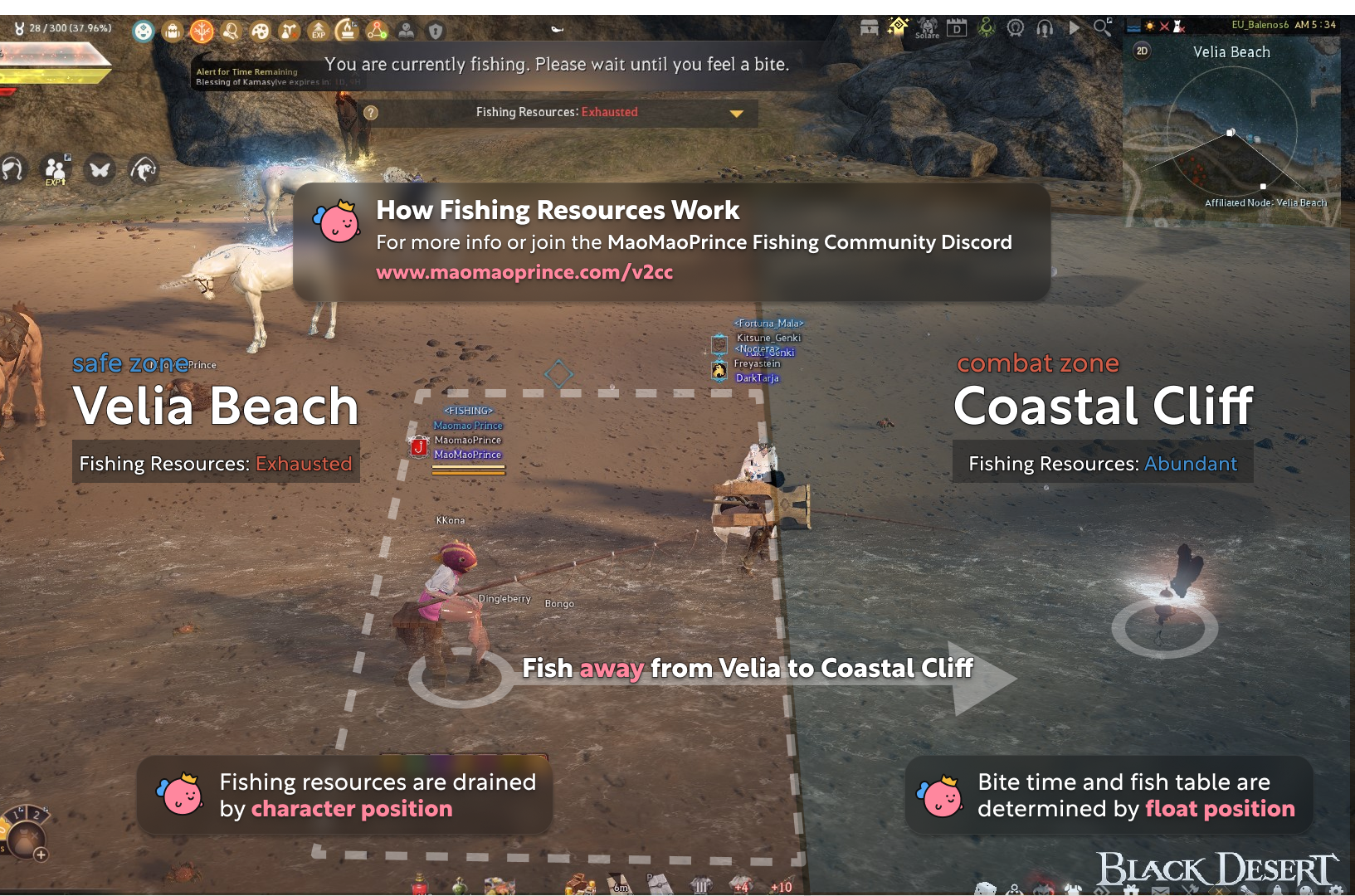
Task: Click the Velia Beach minimap title
Action: (x=1233, y=51)
